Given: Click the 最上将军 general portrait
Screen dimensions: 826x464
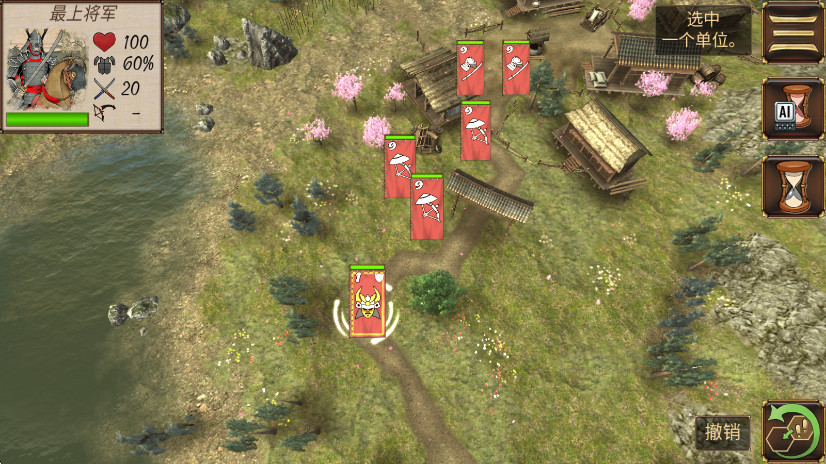Looking at the screenshot, I should pyautogui.click(x=45, y=70).
